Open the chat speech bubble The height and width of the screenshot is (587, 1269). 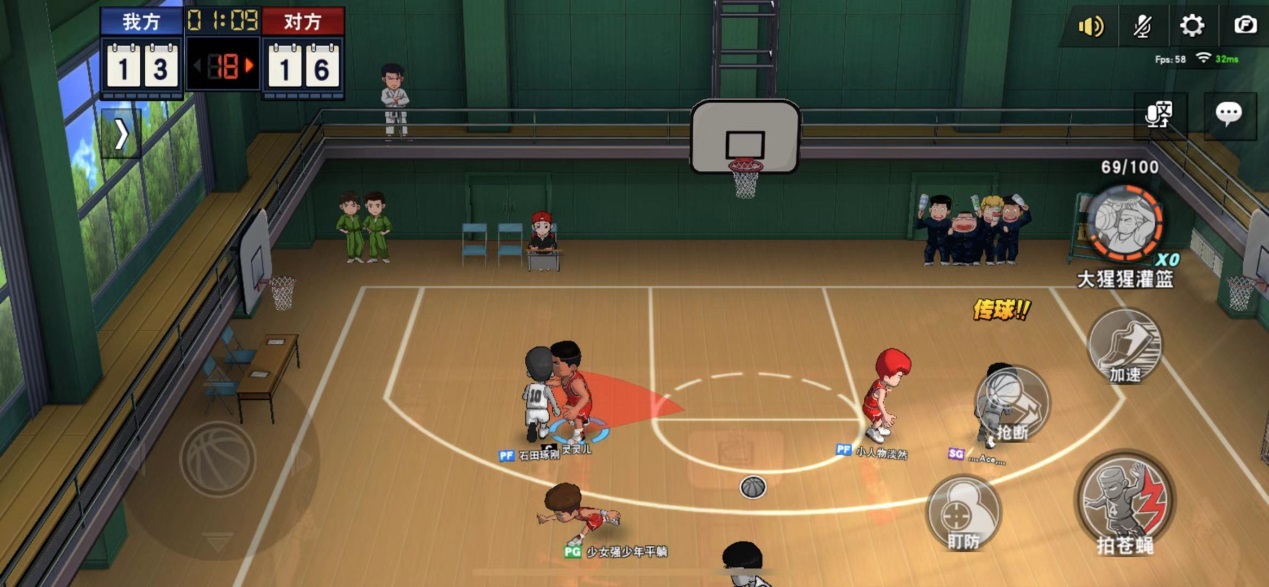(1229, 114)
